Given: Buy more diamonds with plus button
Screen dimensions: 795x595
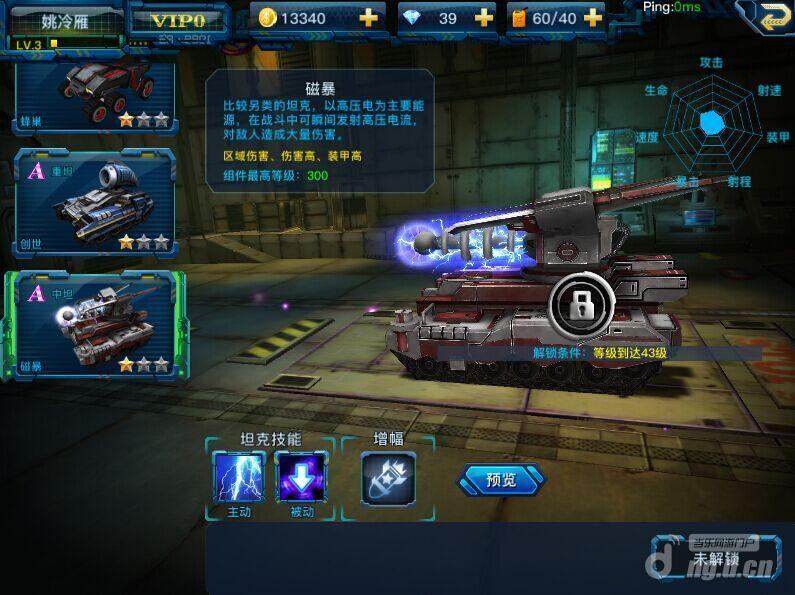Looking at the screenshot, I should click(484, 18).
